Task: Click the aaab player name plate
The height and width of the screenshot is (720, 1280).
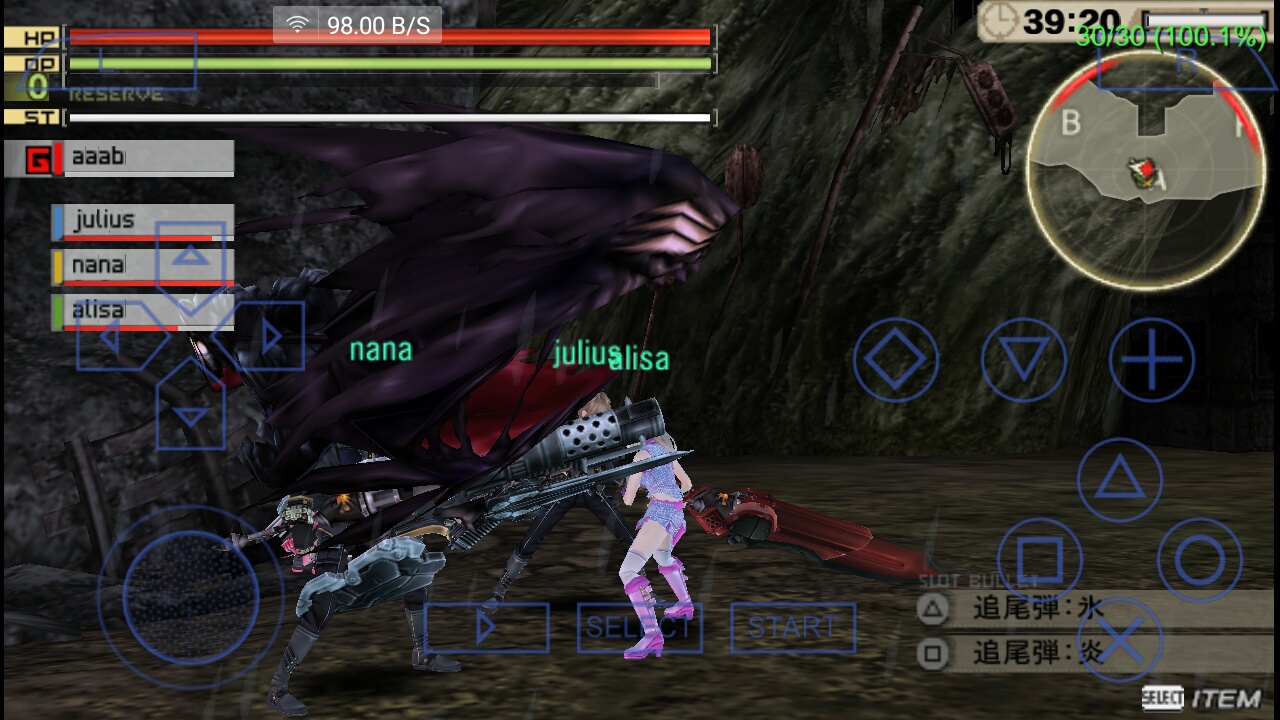Action: point(119,158)
